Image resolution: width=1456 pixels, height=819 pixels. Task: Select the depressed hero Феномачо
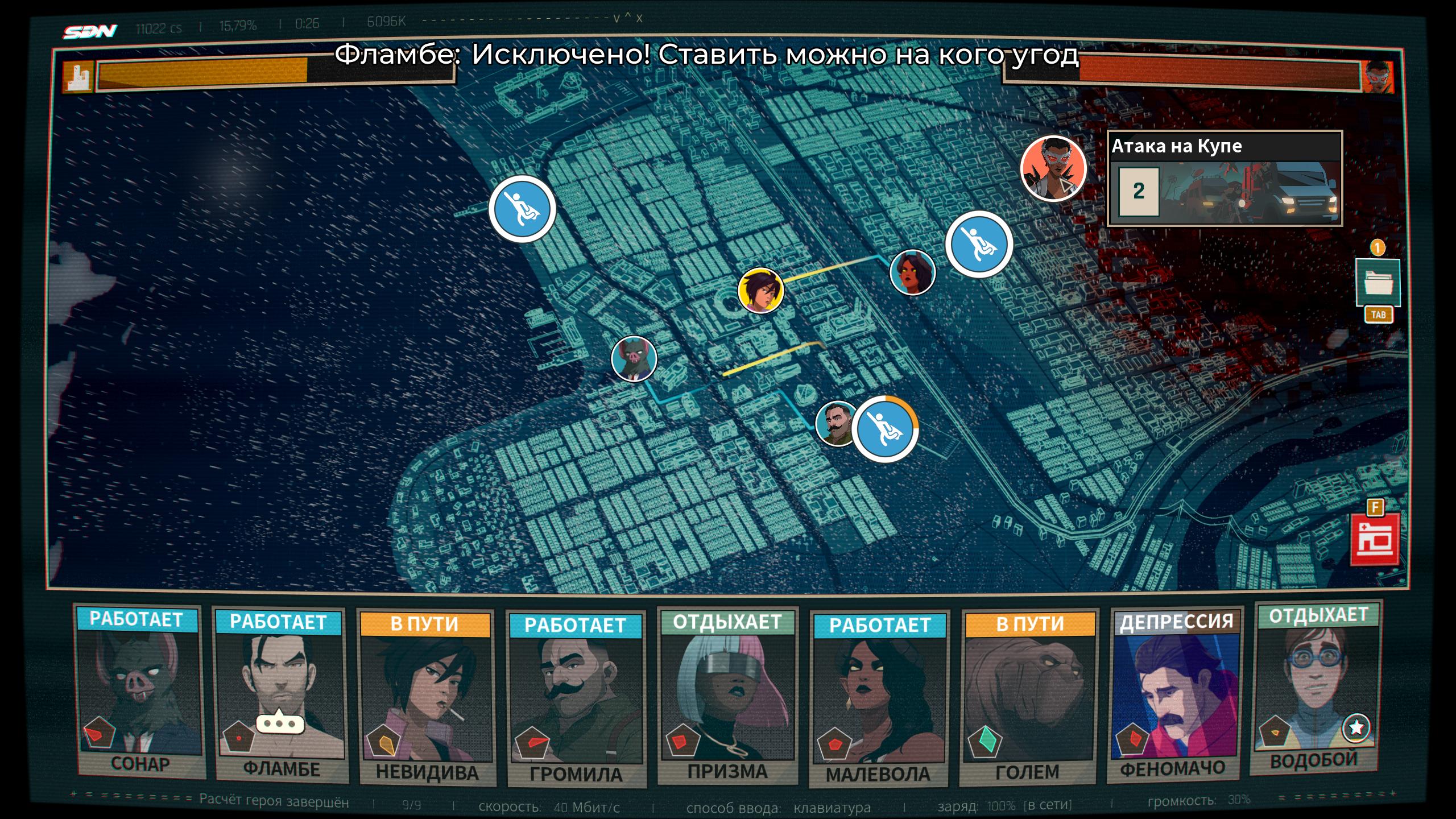(x=1175, y=694)
